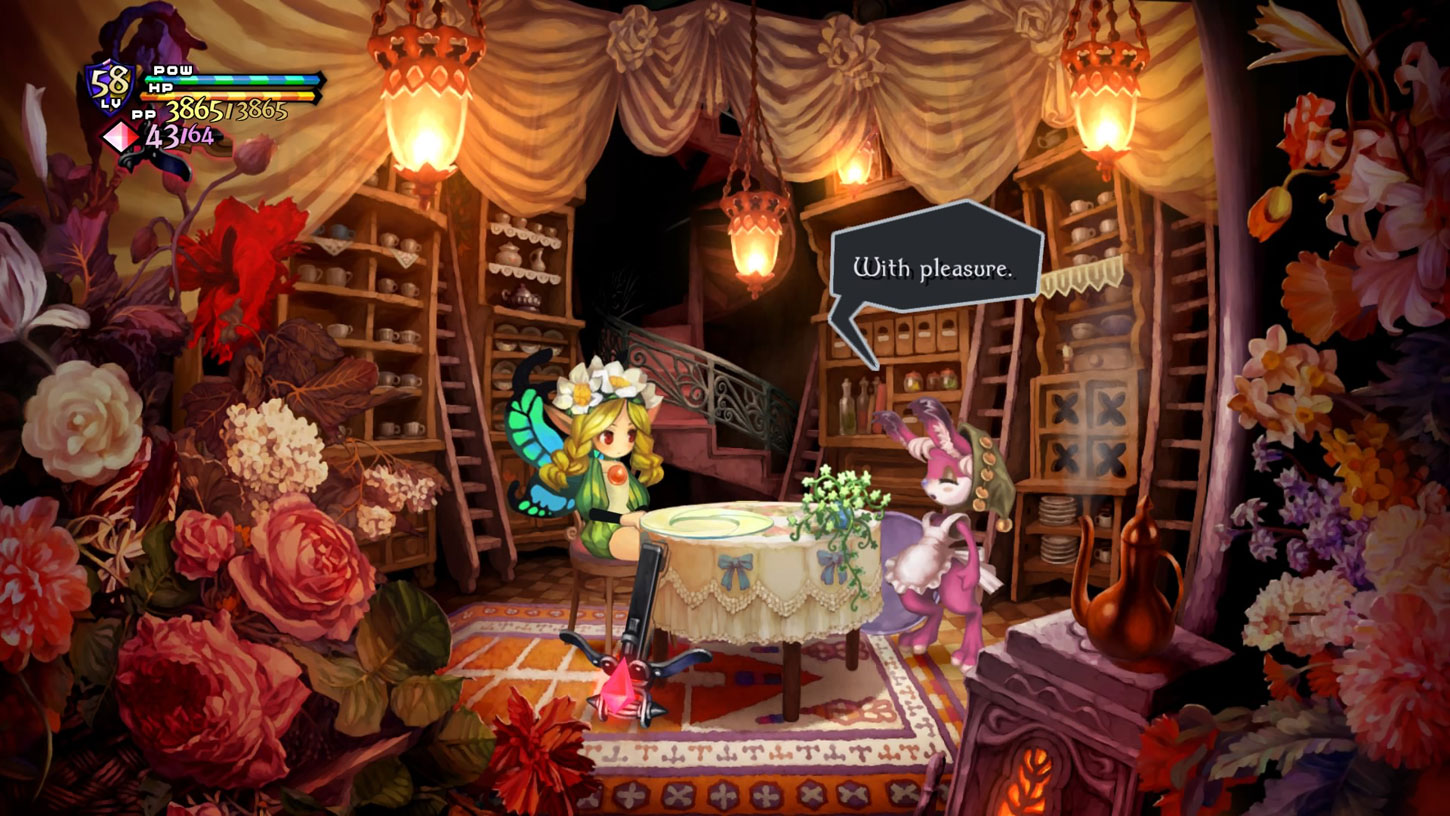Click the PP experience counter icon
The width and height of the screenshot is (1450, 816).
[x=144, y=112]
